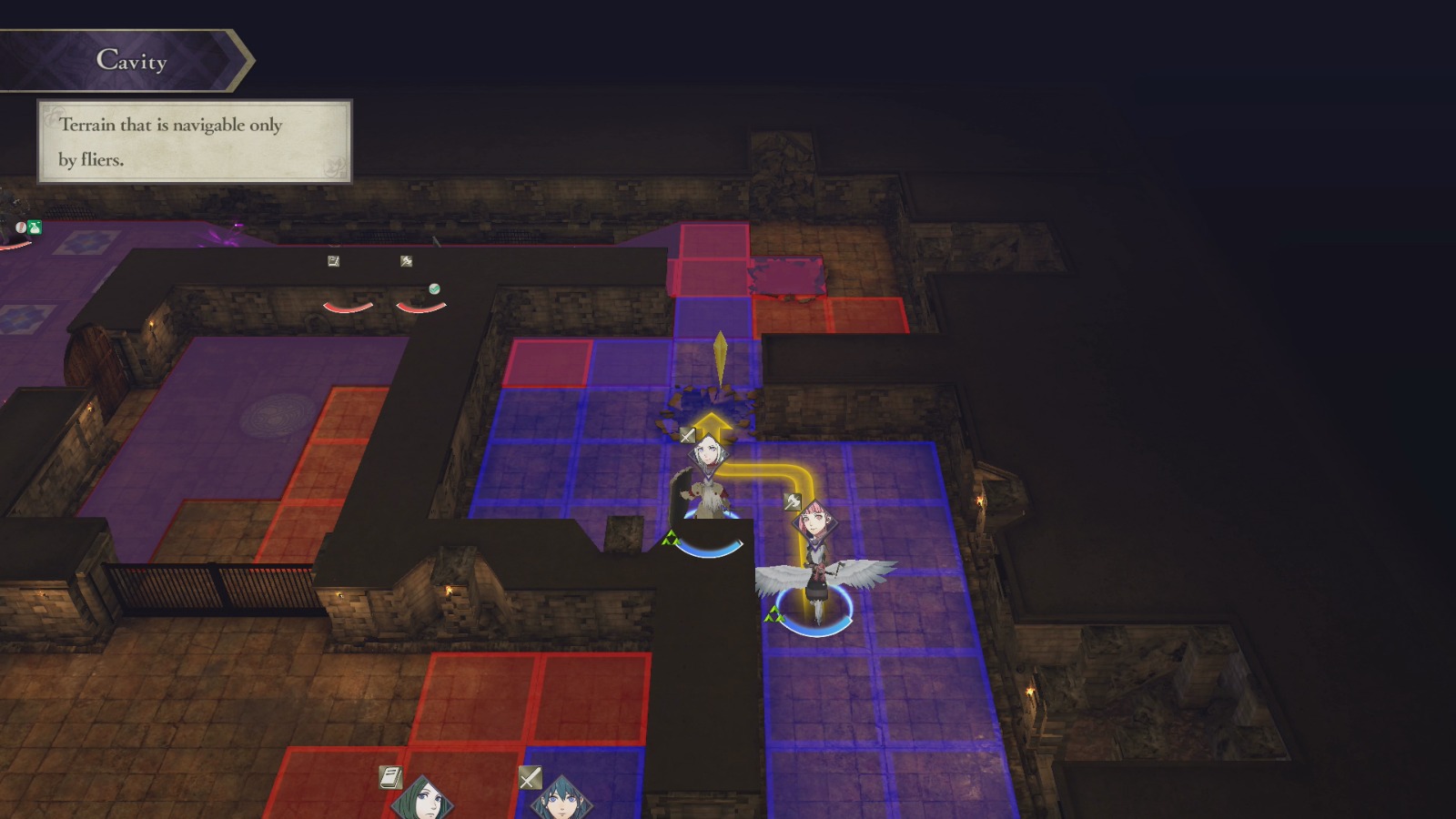Select the axe icon beside the pegasus knight

(792, 500)
